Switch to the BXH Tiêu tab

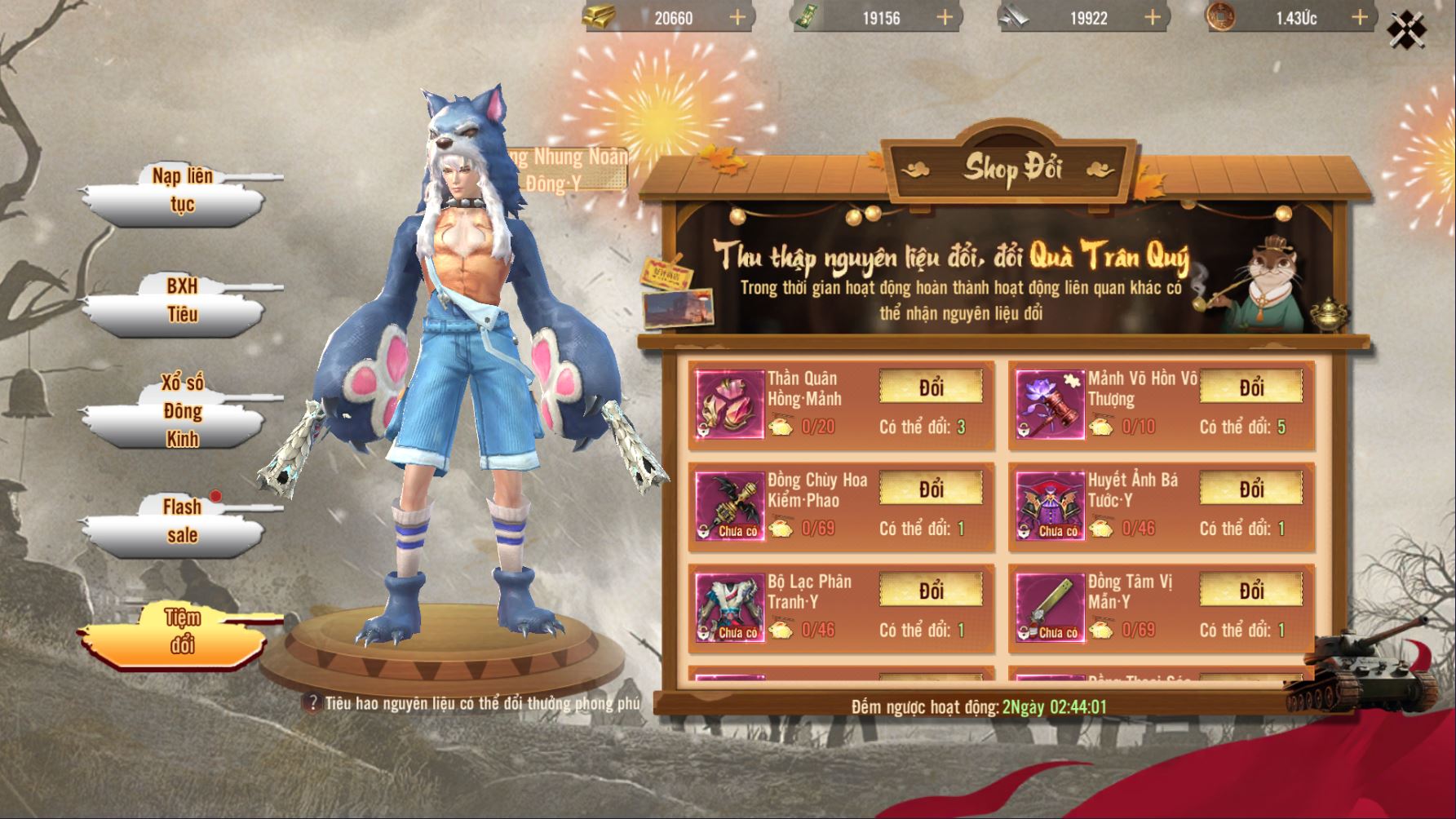point(181,301)
